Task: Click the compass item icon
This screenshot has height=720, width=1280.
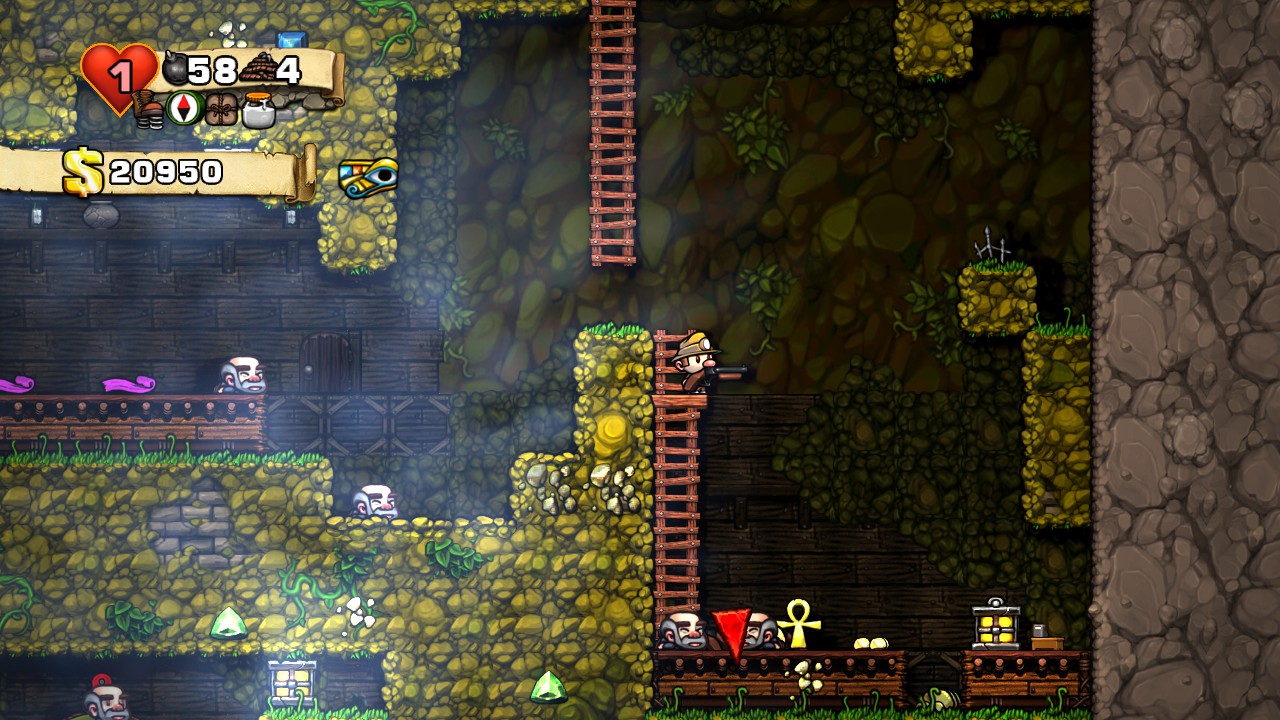Action: click(185, 108)
